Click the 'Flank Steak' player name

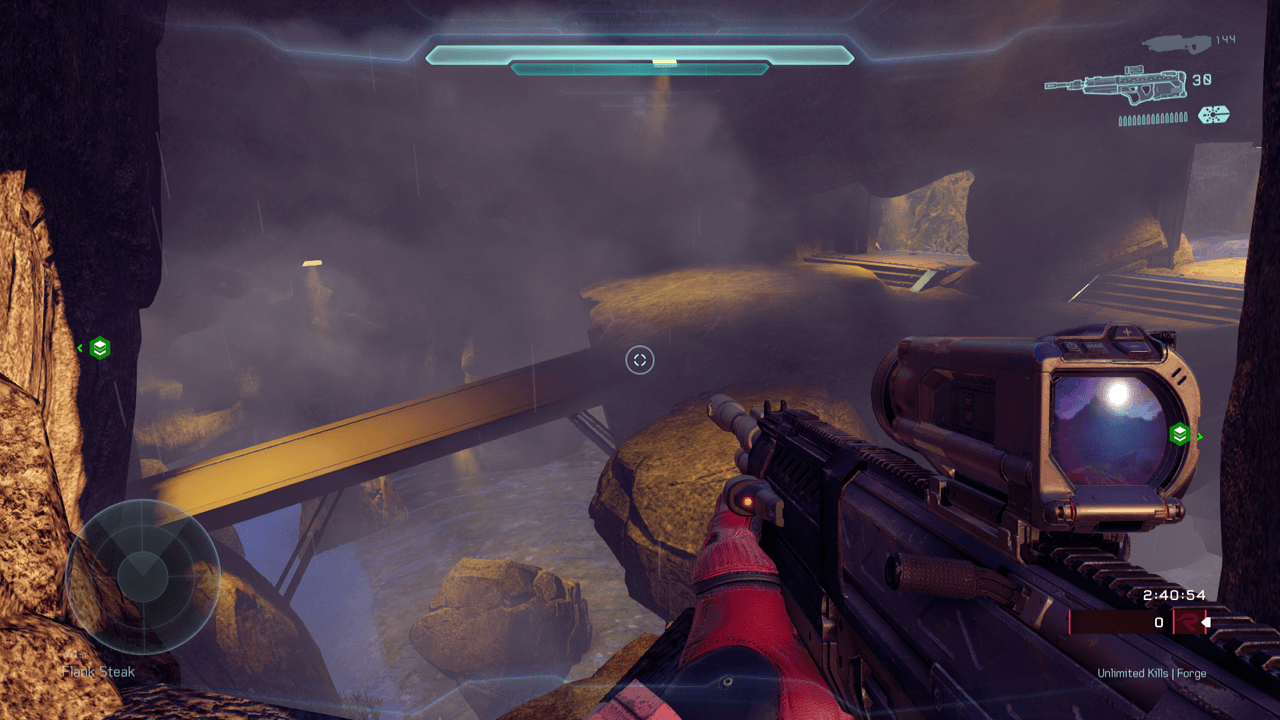click(x=97, y=671)
